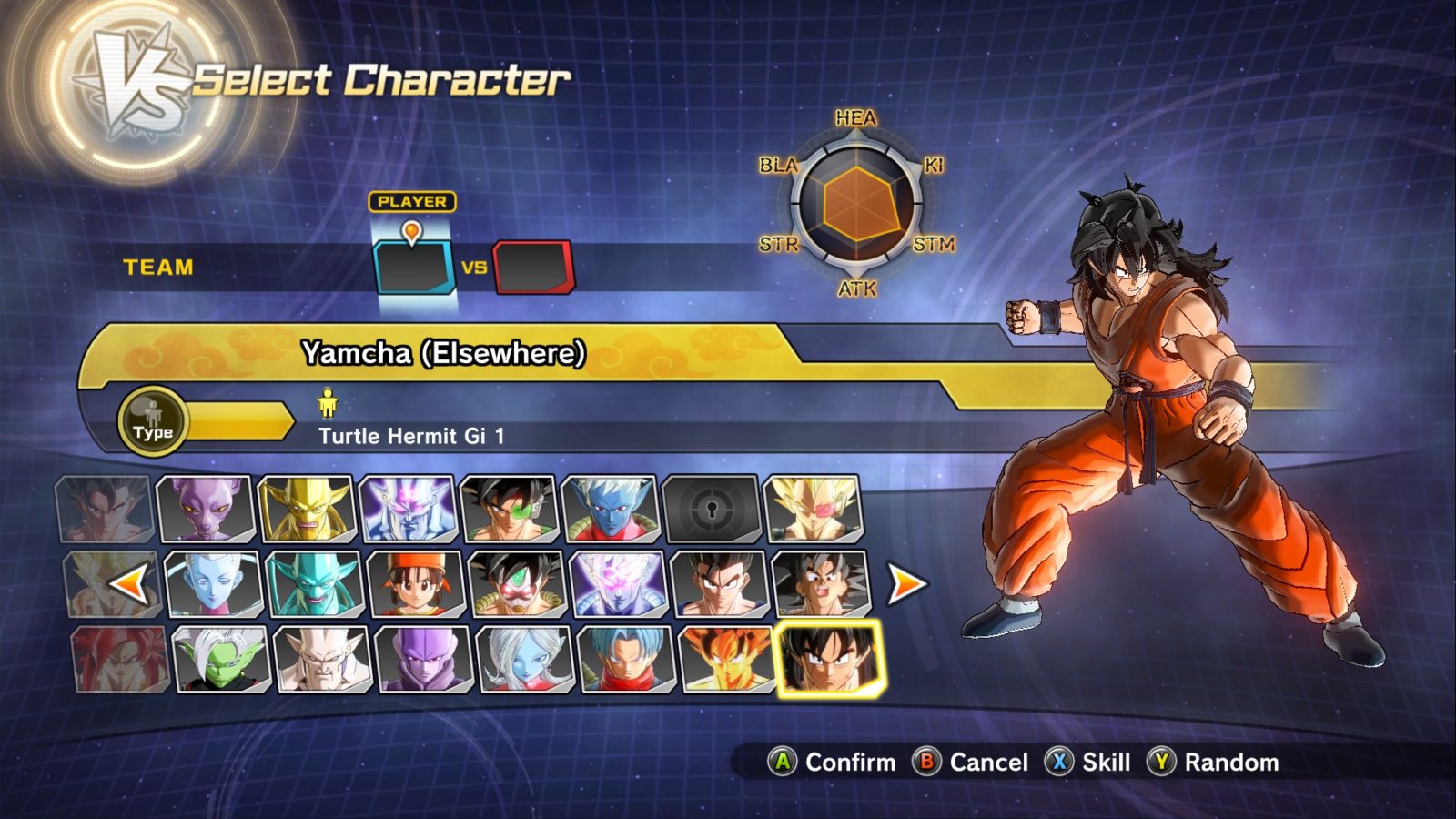Show the next roster page arrow

(x=906, y=584)
